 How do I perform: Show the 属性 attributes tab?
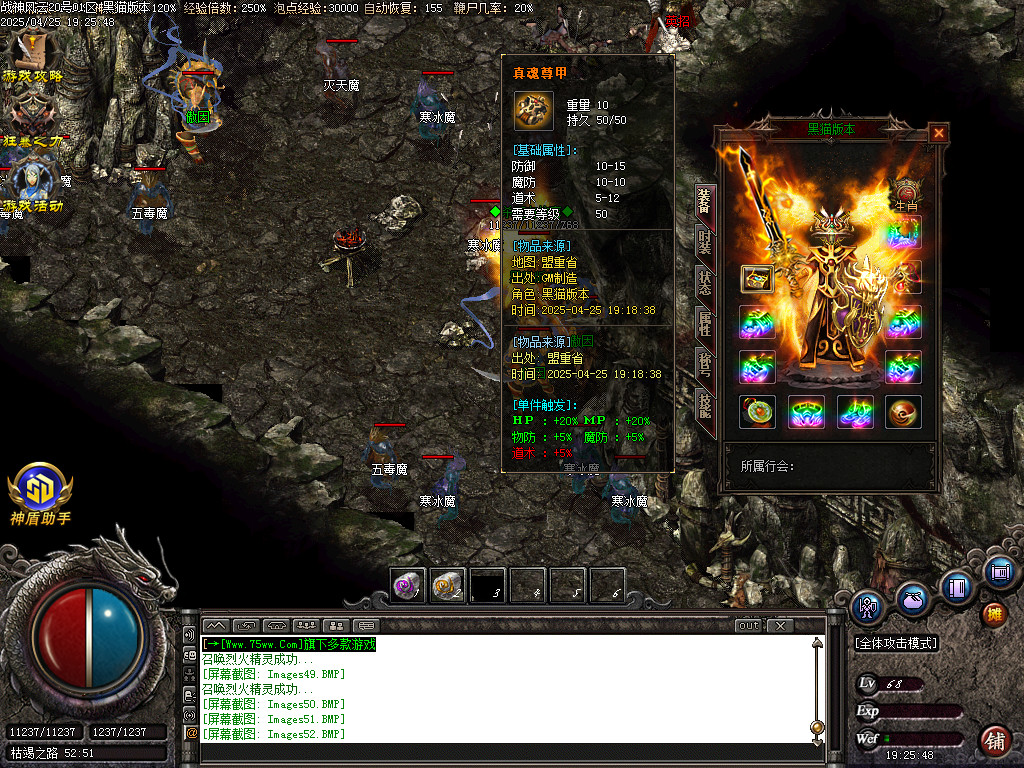tap(705, 322)
